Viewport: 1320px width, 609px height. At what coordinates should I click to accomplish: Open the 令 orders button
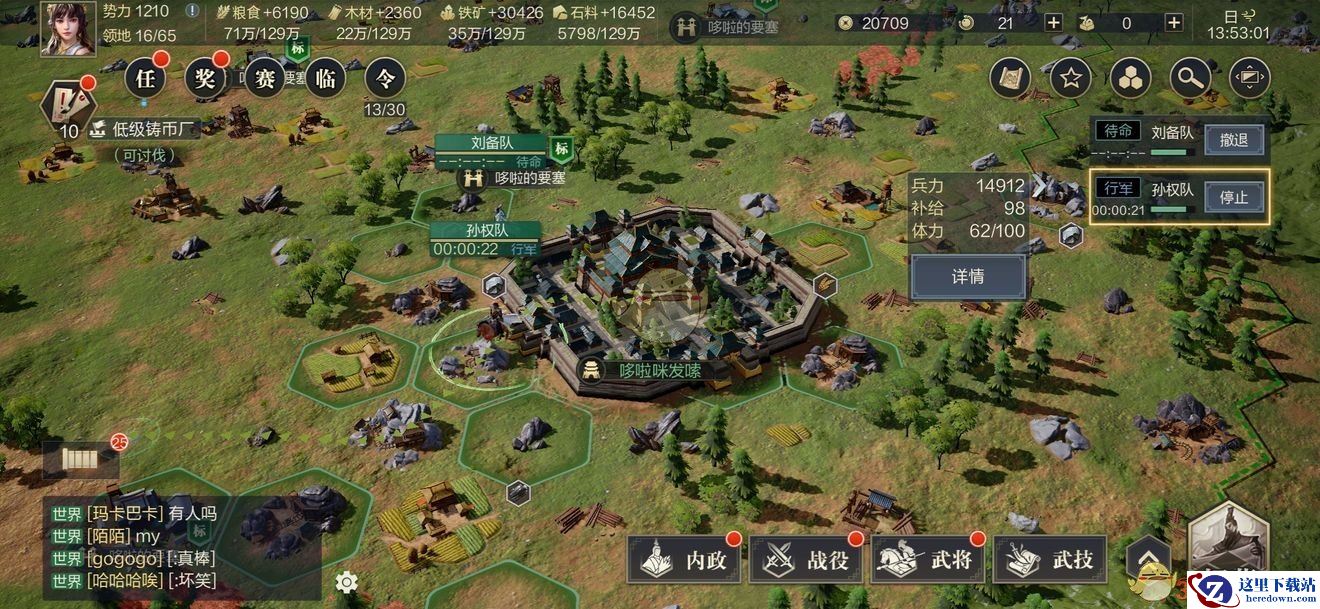385,78
